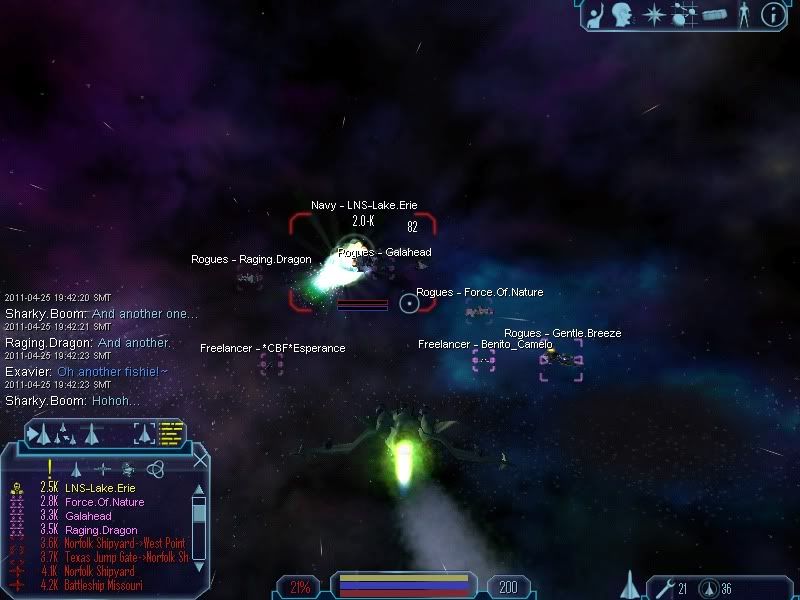This screenshot has height=600, width=800.
Task: Target Force.Of.Nature in the contact list
Action: [104, 502]
